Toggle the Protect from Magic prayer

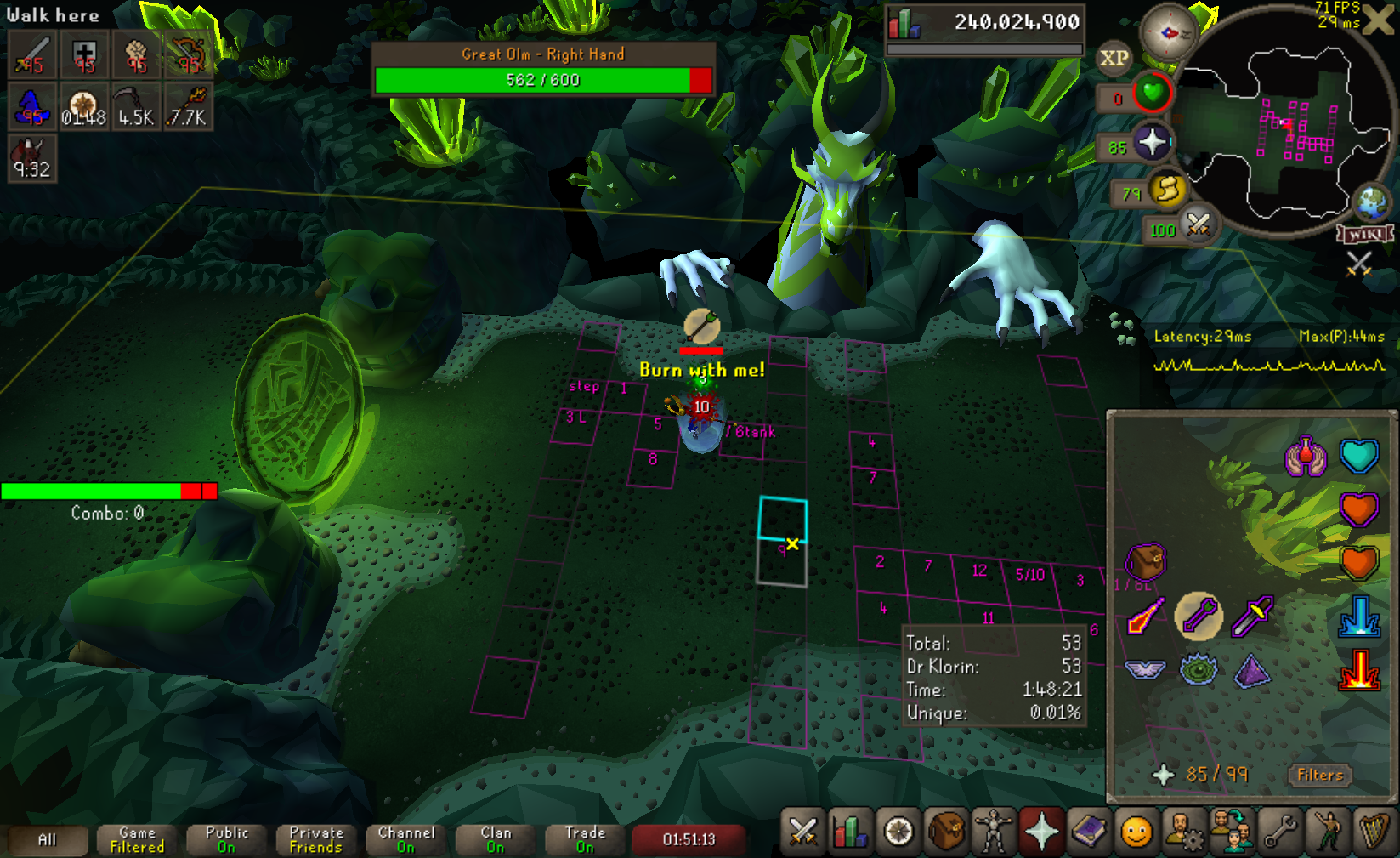coord(1144,616)
